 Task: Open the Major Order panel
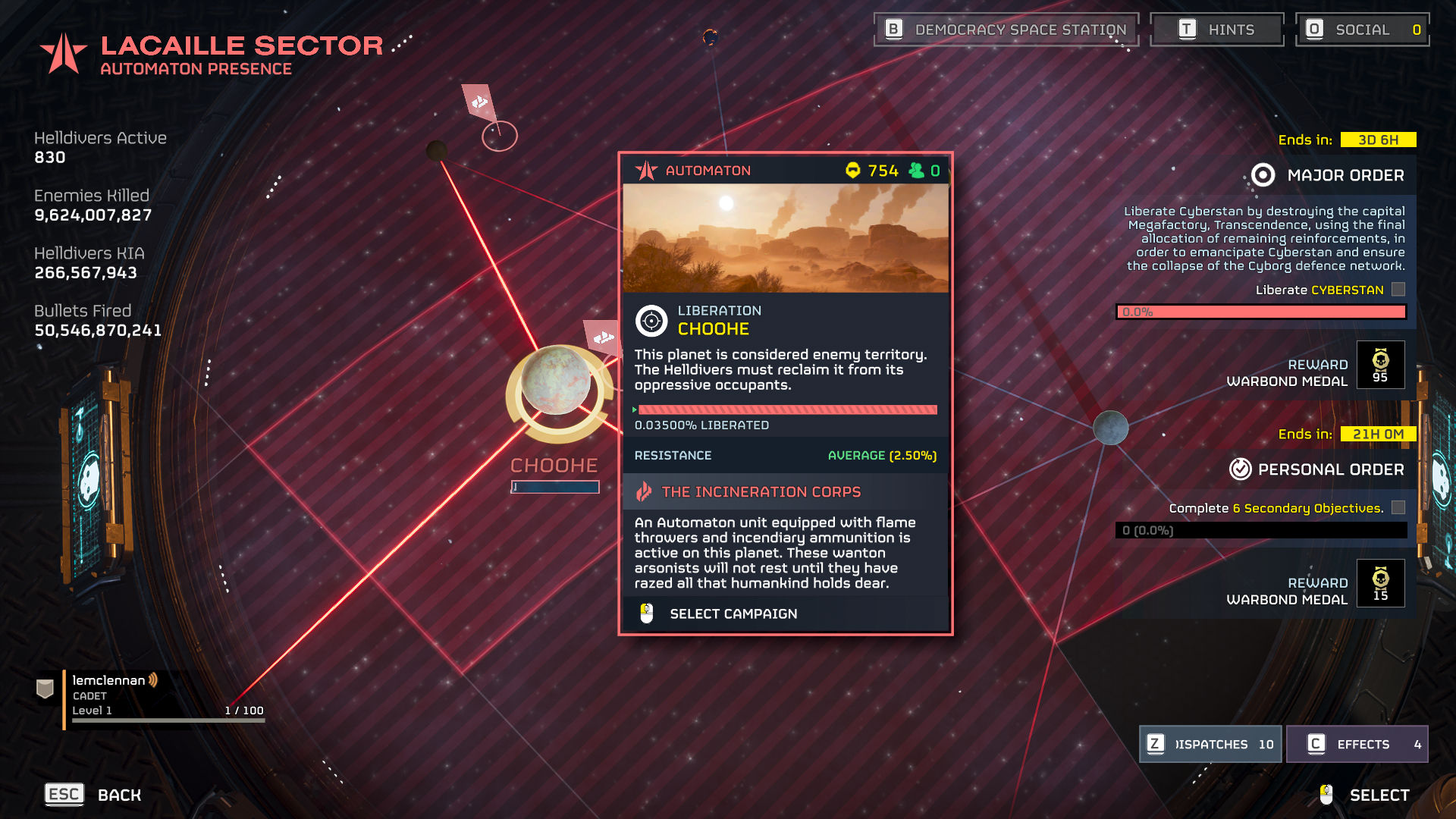(x=1327, y=175)
